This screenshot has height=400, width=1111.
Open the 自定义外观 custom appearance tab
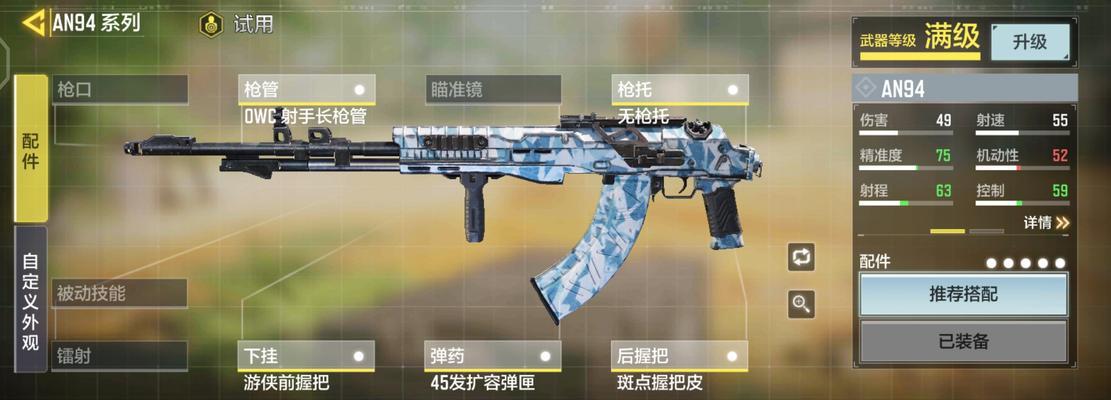click(31, 299)
